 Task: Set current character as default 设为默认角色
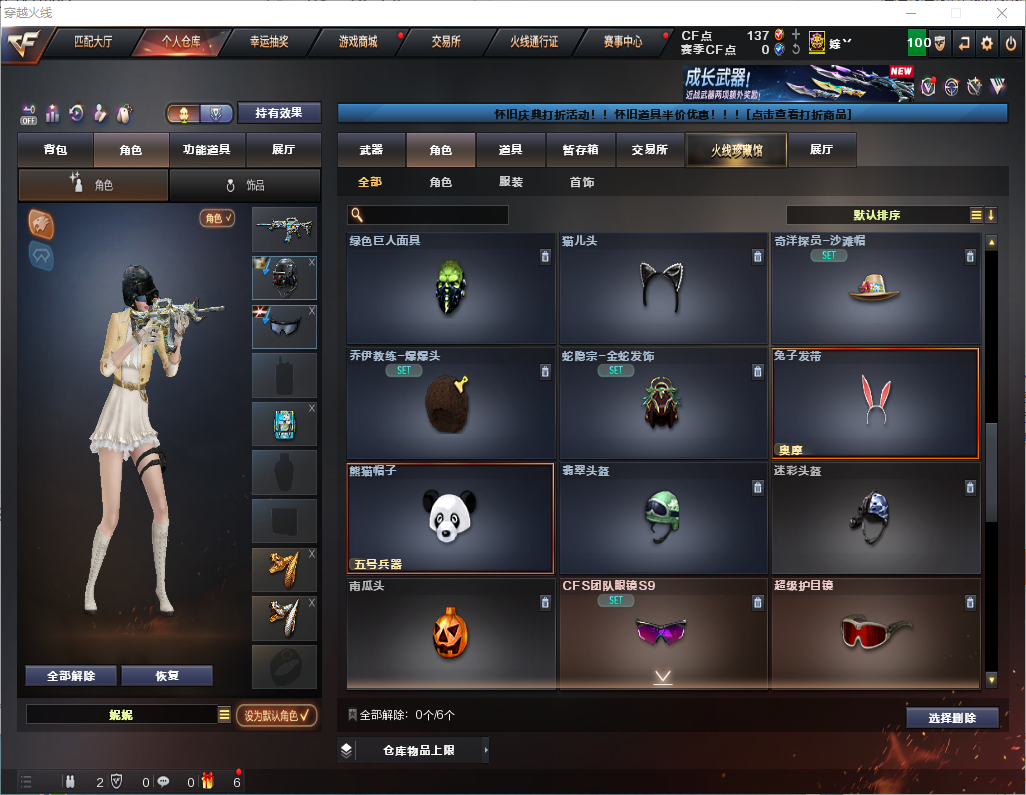(277, 715)
